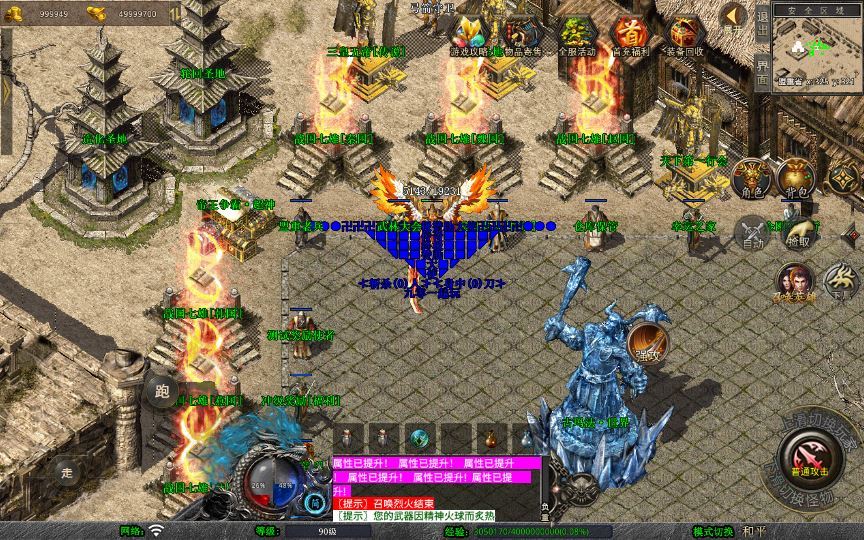Open the 召唤英雄 summon hero button
Screen dimensions: 864x540
click(x=795, y=285)
